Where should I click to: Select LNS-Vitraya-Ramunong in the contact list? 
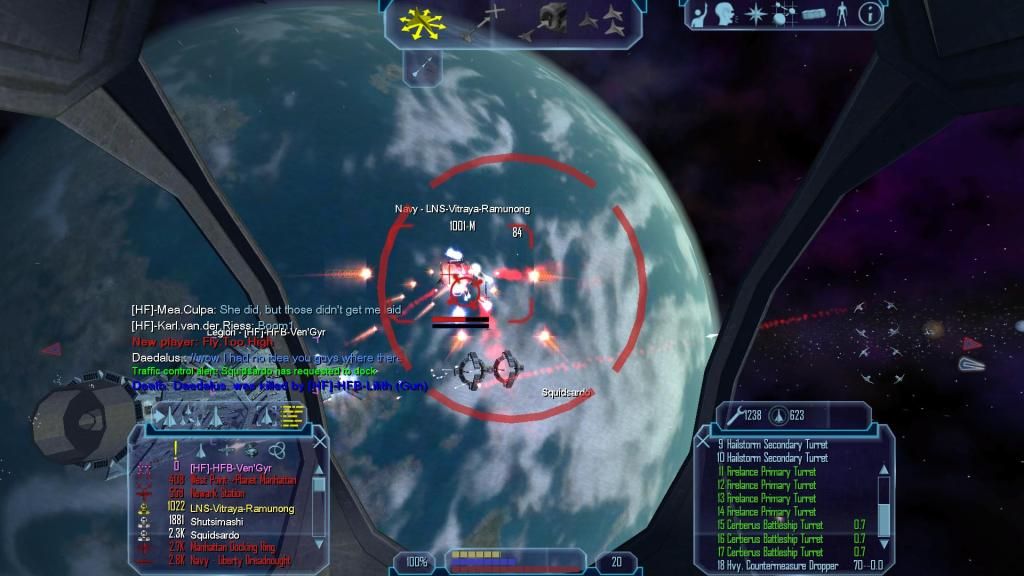(240, 507)
